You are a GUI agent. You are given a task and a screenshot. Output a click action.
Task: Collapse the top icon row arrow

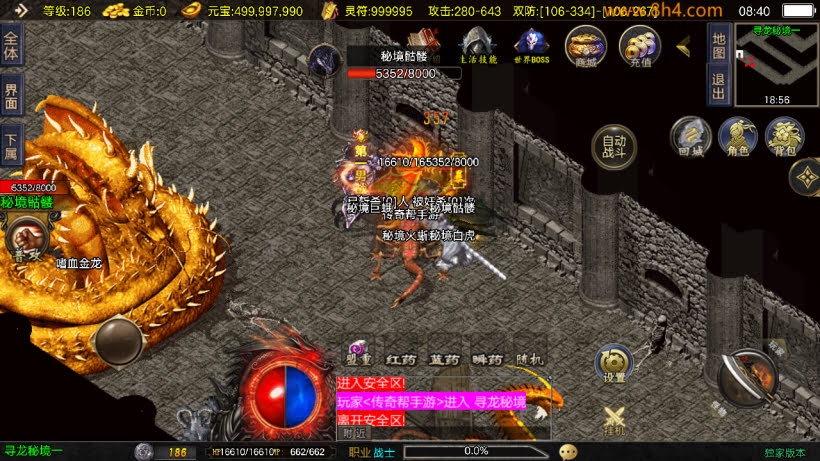coord(685,46)
